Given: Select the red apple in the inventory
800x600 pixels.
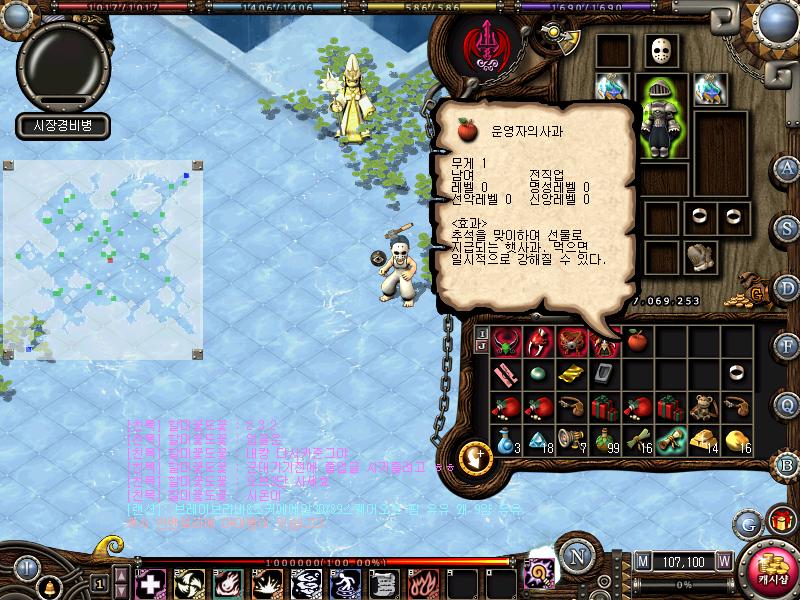Looking at the screenshot, I should click(x=637, y=343).
